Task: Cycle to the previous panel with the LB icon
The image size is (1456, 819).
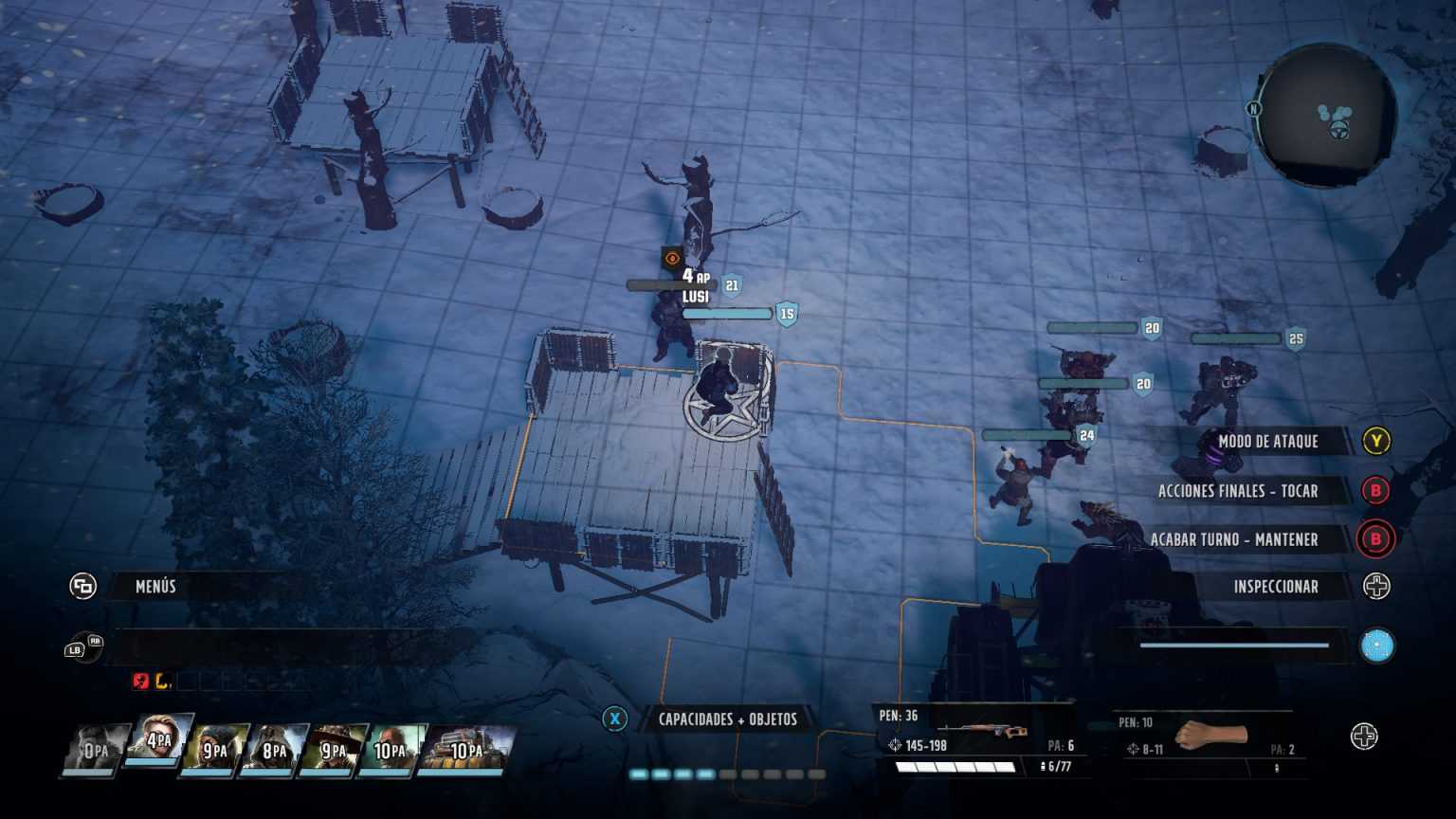Action: (74, 650)
